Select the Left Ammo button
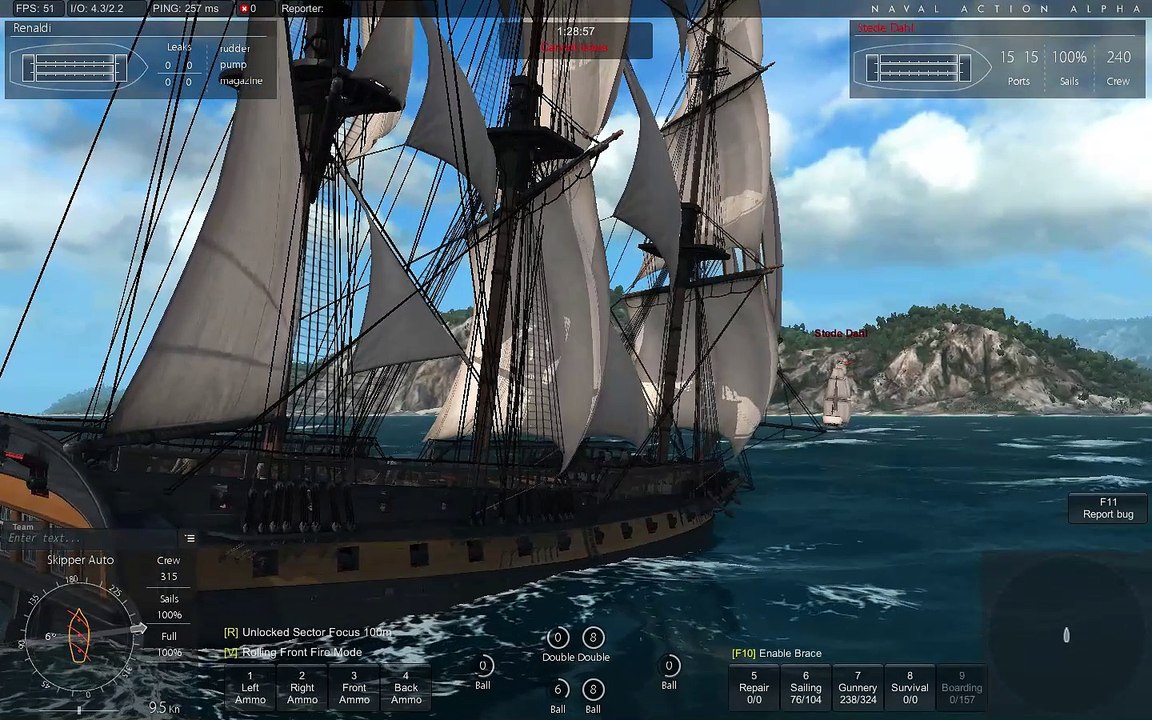1152x720 pixels. (250, 688)
